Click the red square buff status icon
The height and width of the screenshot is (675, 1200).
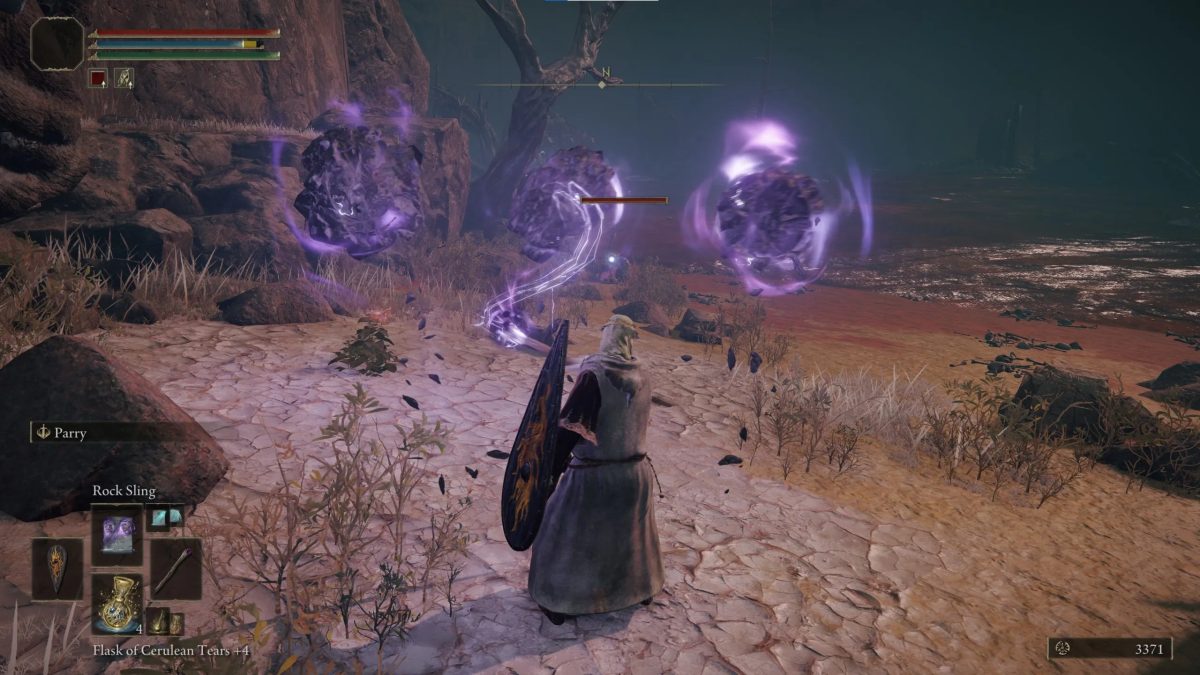[98, 77]
